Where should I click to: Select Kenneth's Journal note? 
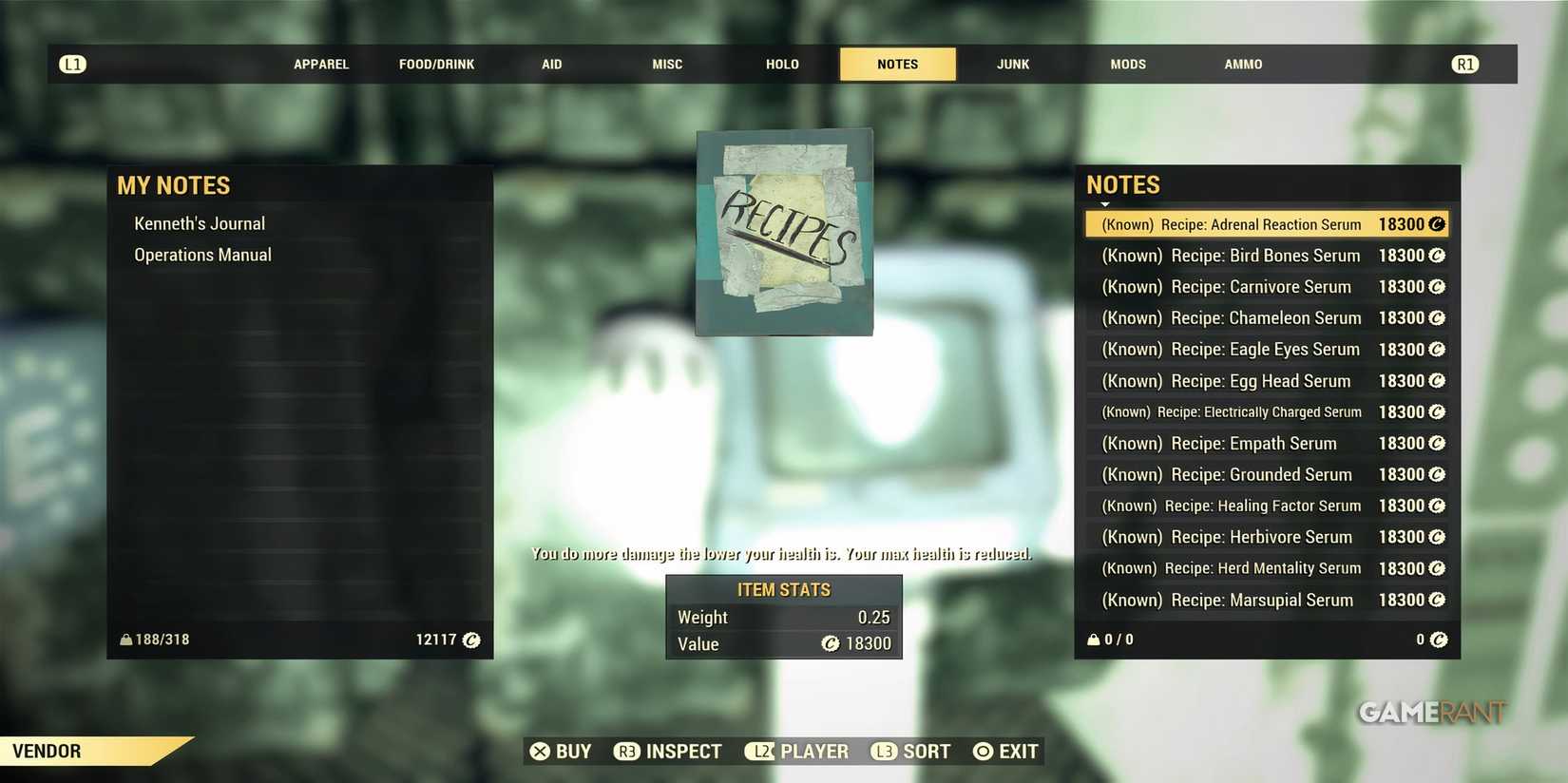200,222
